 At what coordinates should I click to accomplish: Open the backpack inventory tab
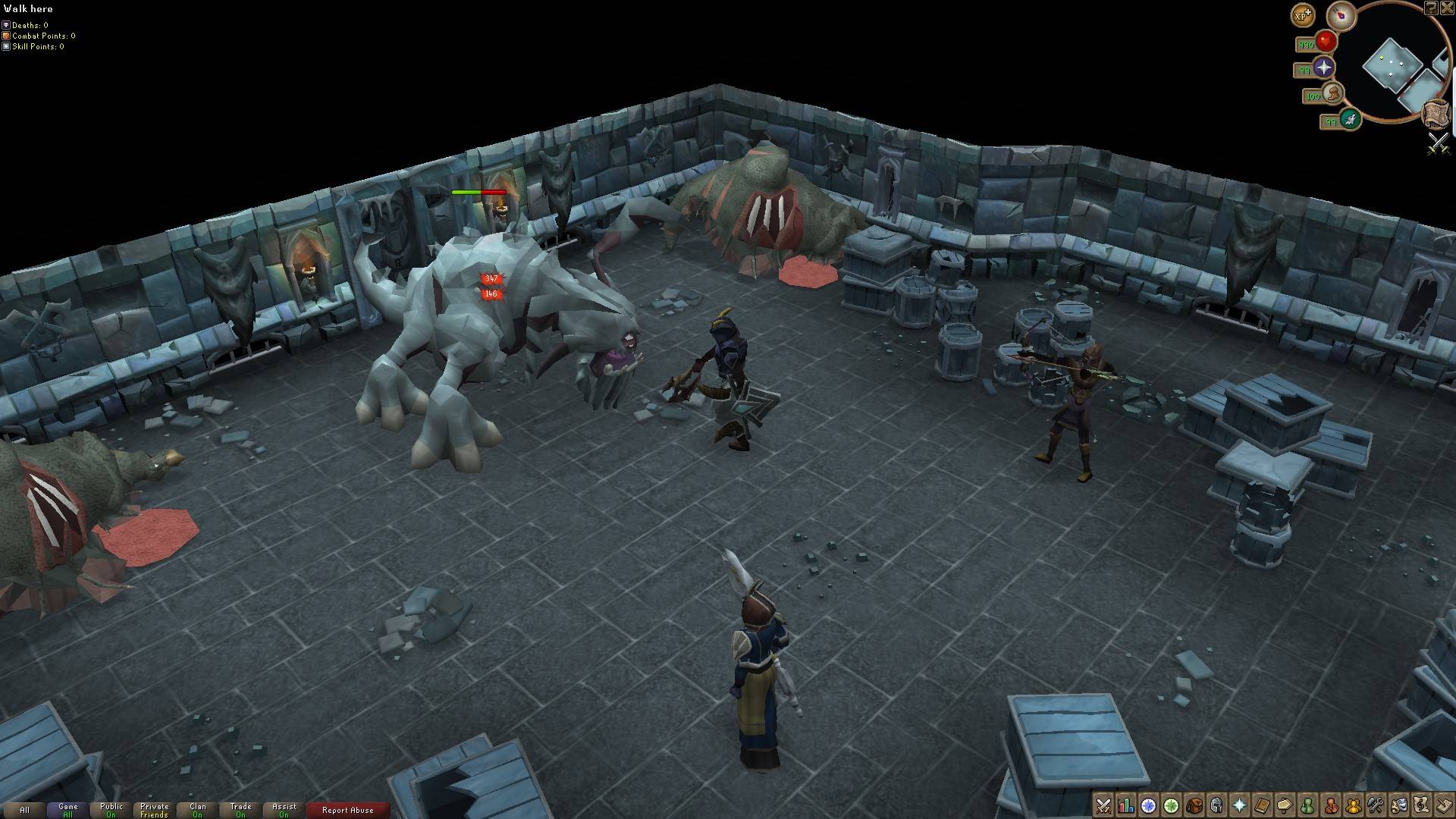click(1194, 805)
